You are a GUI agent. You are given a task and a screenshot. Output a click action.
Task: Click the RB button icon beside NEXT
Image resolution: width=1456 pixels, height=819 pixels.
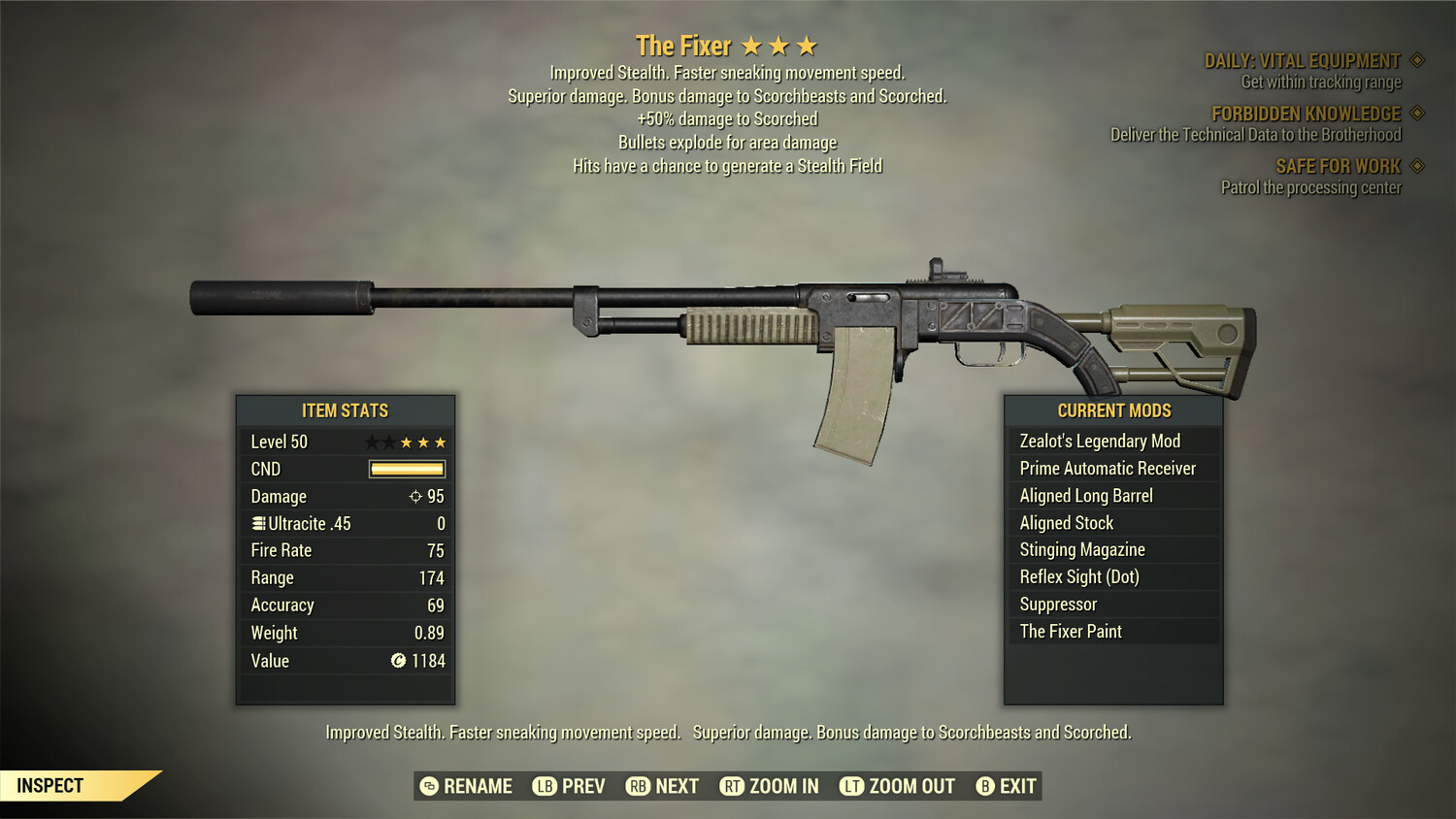(637, 786)
